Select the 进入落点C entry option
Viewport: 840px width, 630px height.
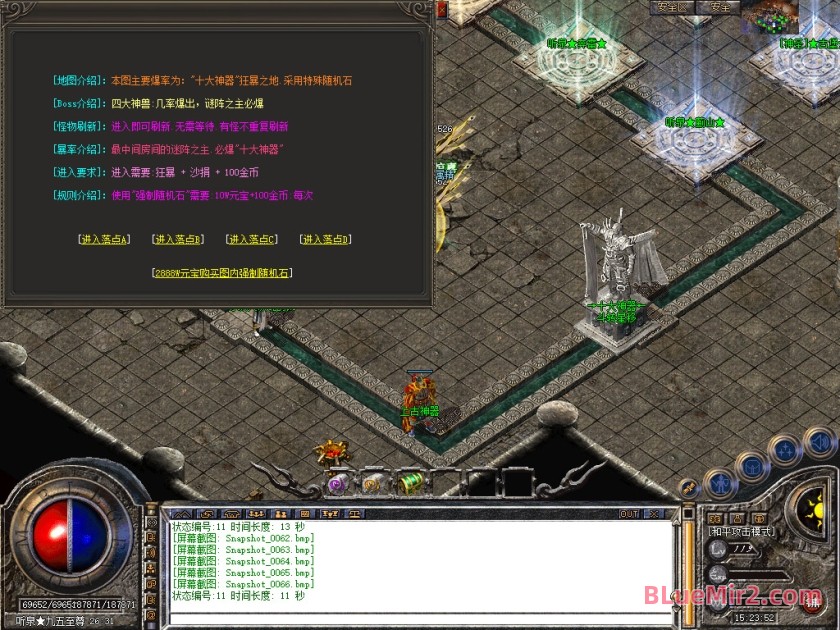251,239
